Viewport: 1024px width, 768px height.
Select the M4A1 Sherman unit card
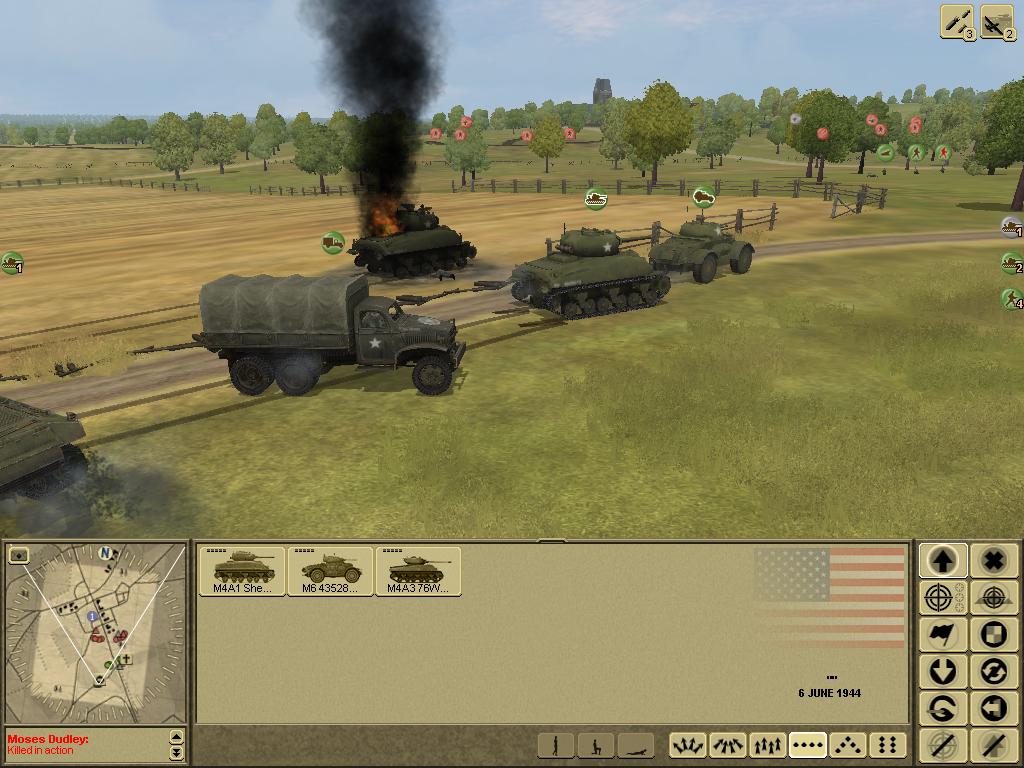pyautogui.click(x=242, y=571)
